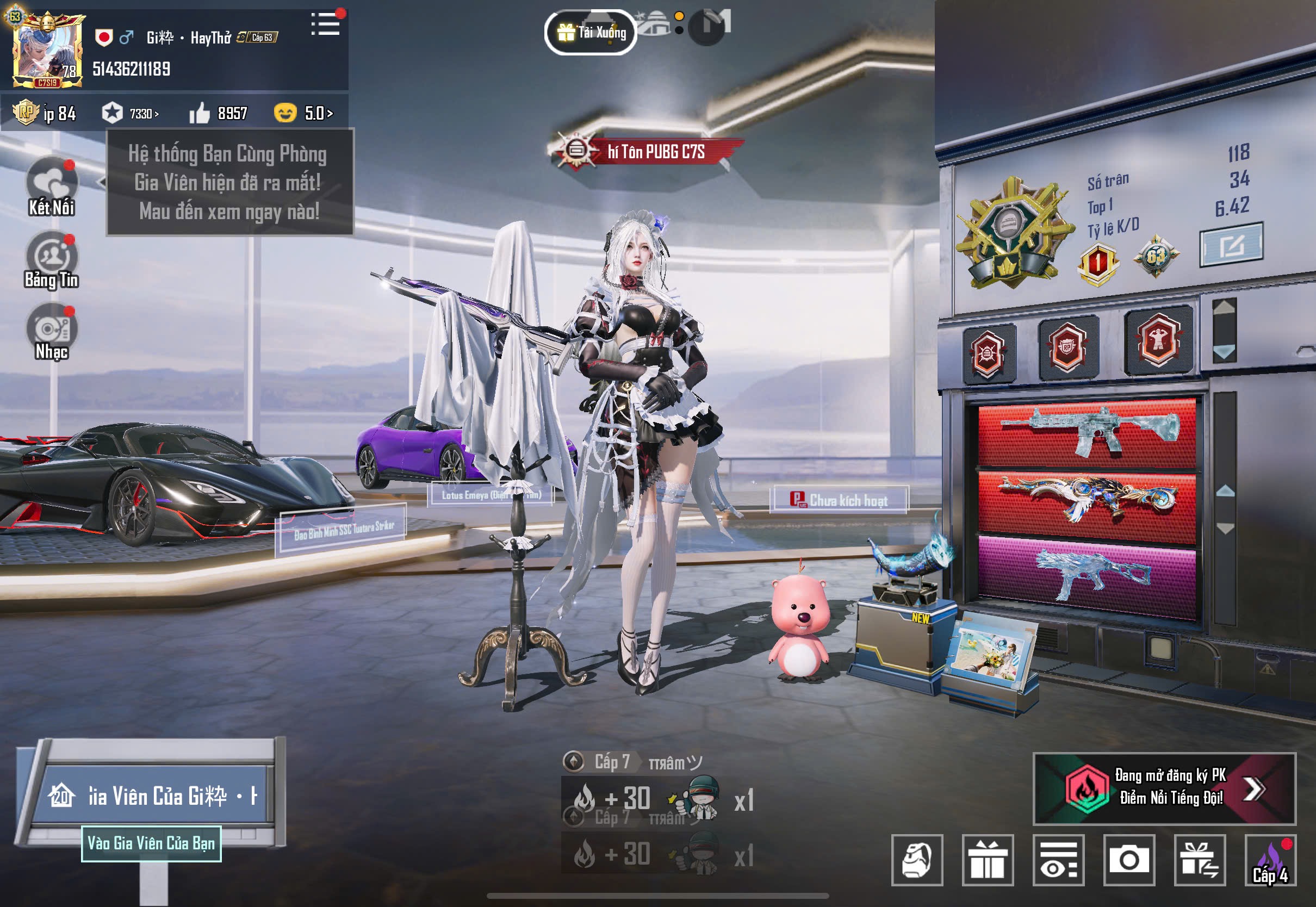Open the Chưa kích hoạt placard
The height and width of the screenshot is (907, 1316).
coord(839,500)
